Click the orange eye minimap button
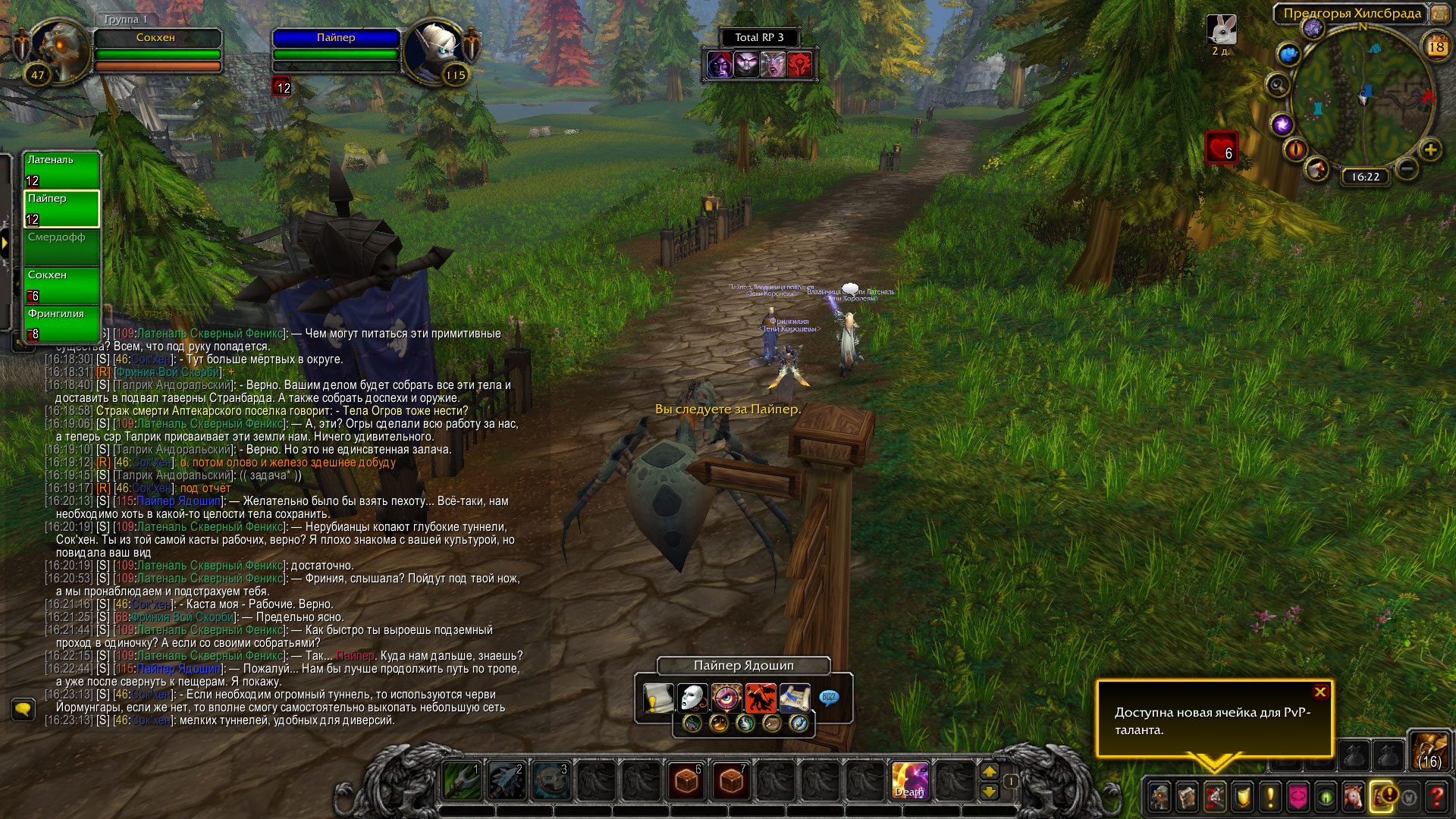The height and width of the screenshot is (819, 1456). [1295, 149]
